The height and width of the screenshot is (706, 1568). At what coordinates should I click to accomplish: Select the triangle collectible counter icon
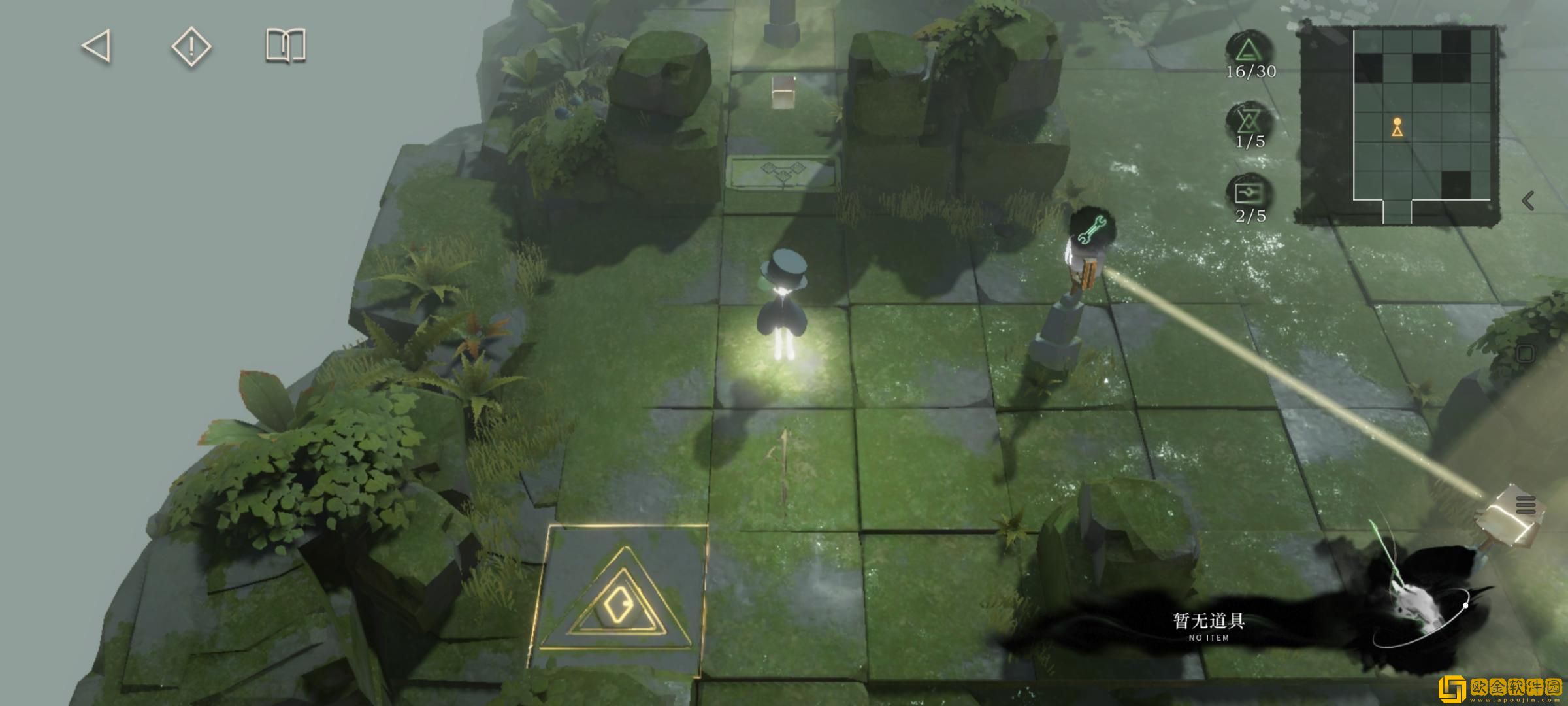(x=1249, y=50)
